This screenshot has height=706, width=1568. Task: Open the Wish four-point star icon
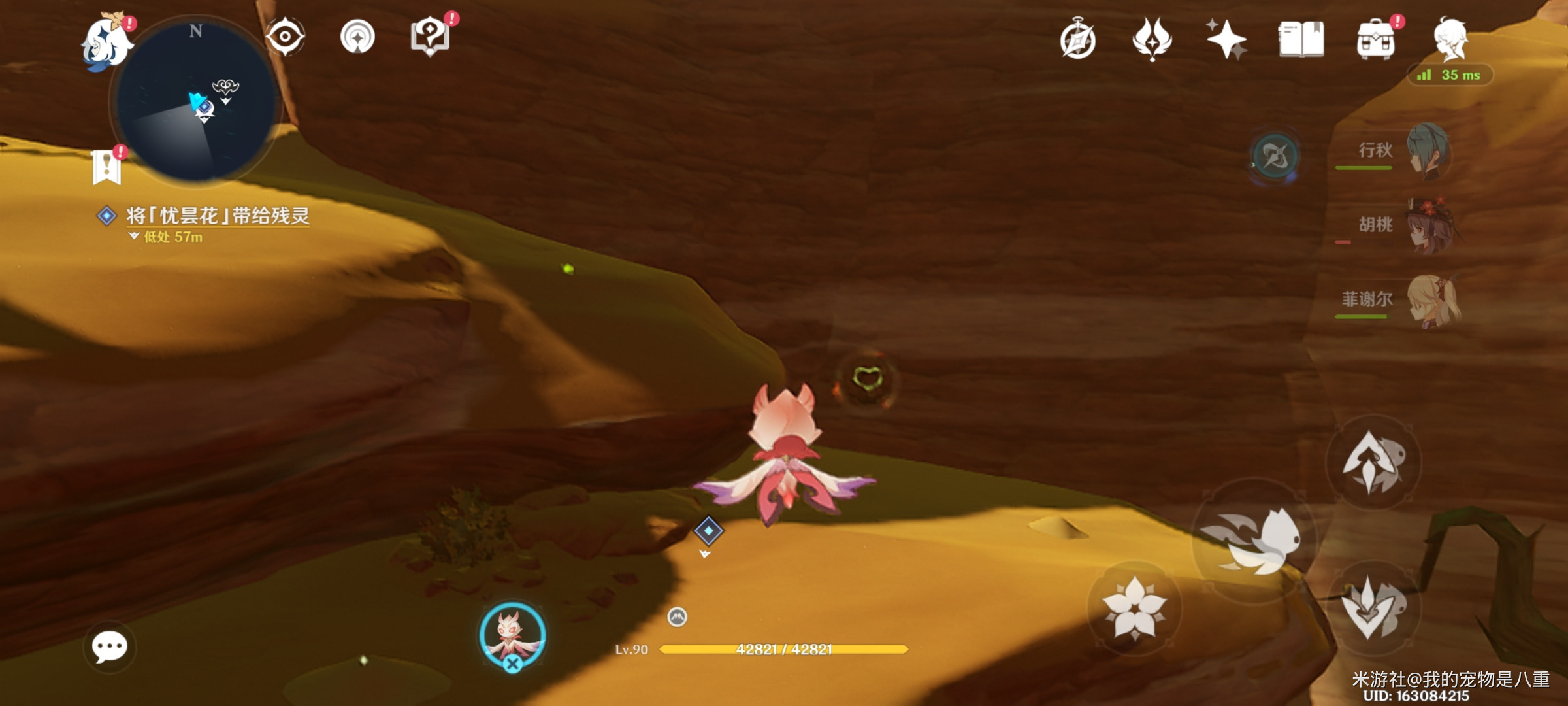[x=1226, y=39]
